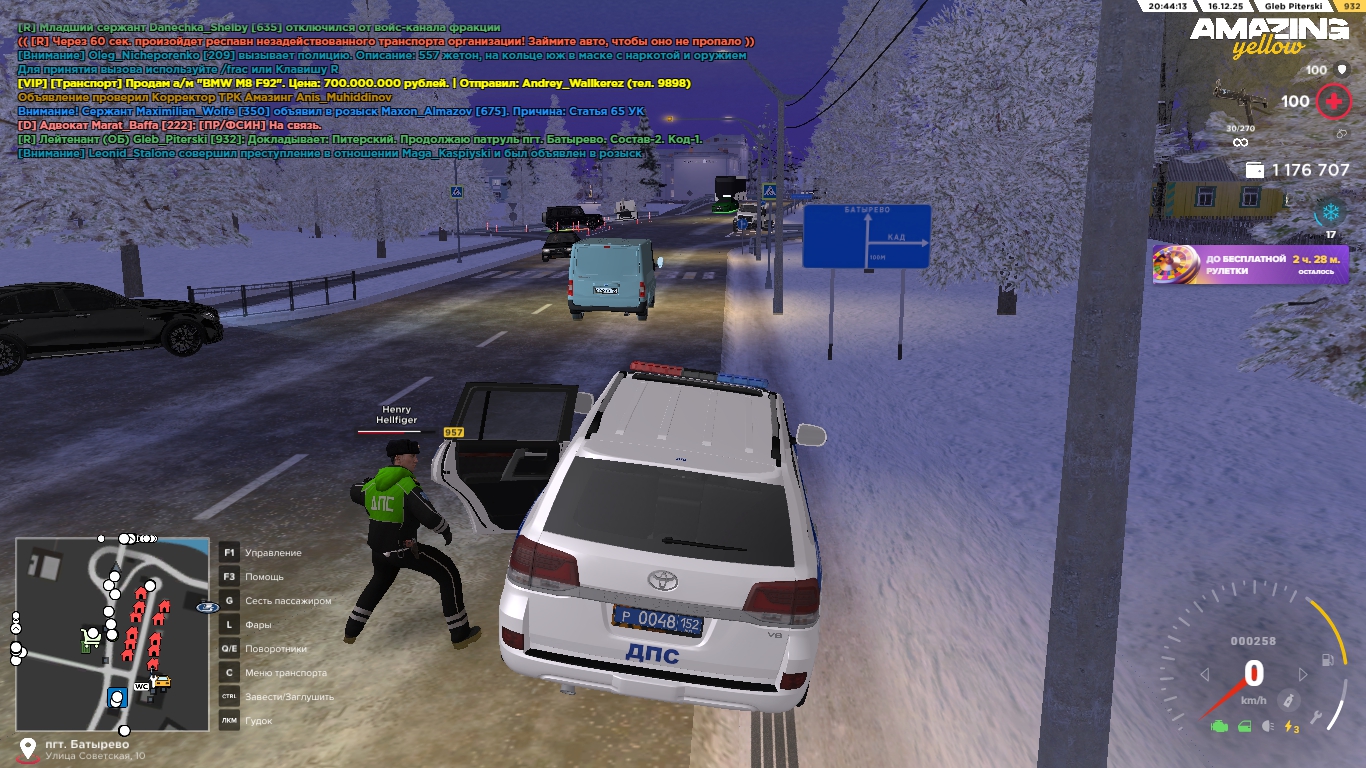This screenshot has width=1366, height=768.
Task: Click the green engine indicator
Action: [1218, 727]
